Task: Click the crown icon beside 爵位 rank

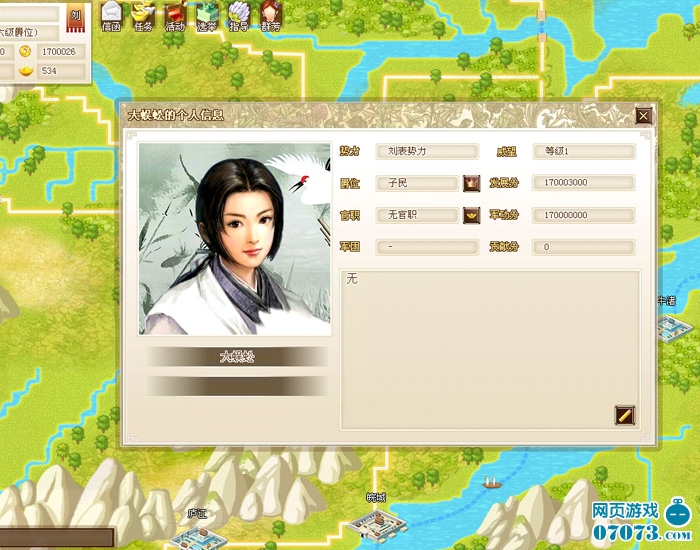Action: click(x=471, y=183)
